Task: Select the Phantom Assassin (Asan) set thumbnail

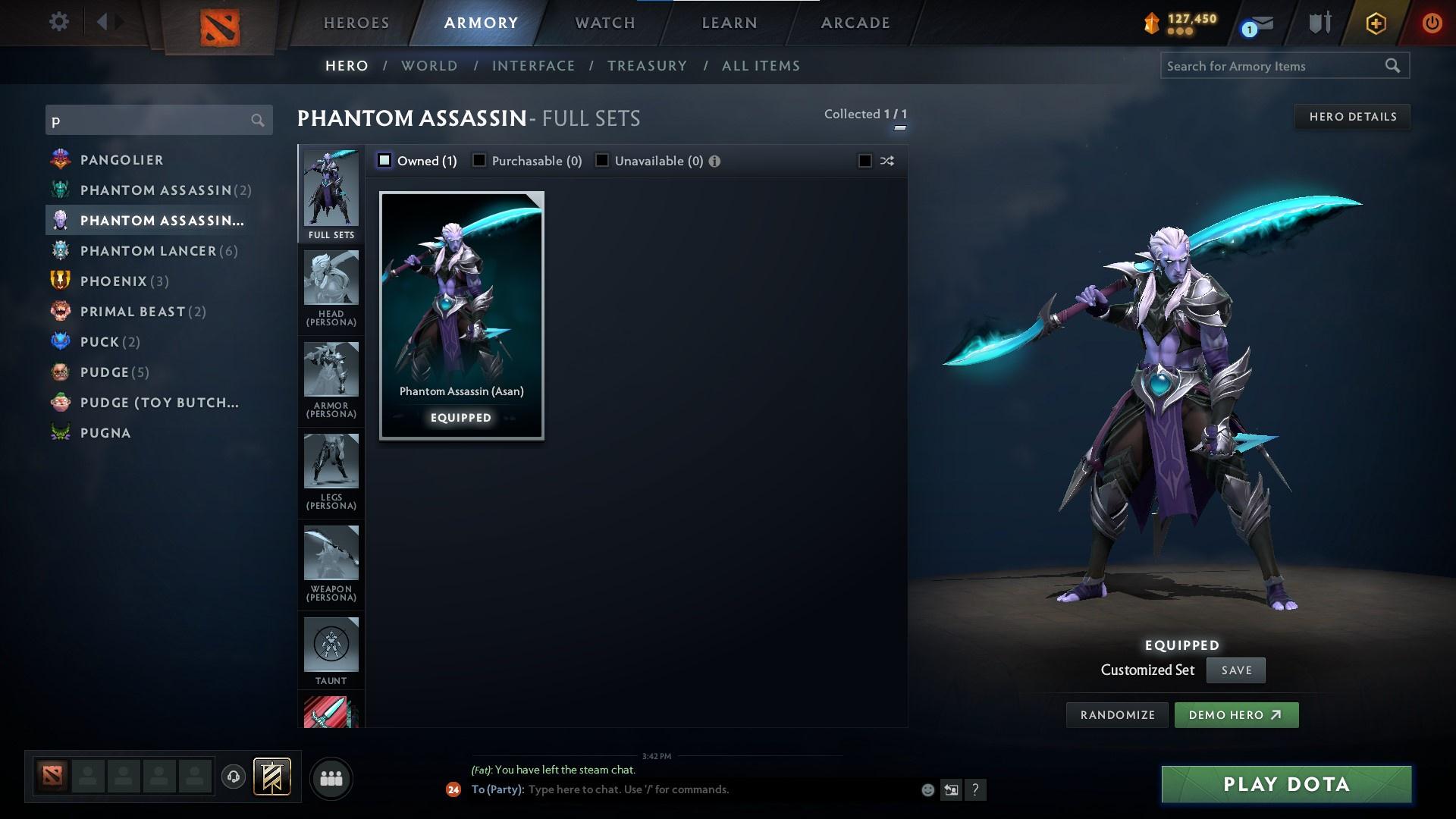Action: point(461,315)
